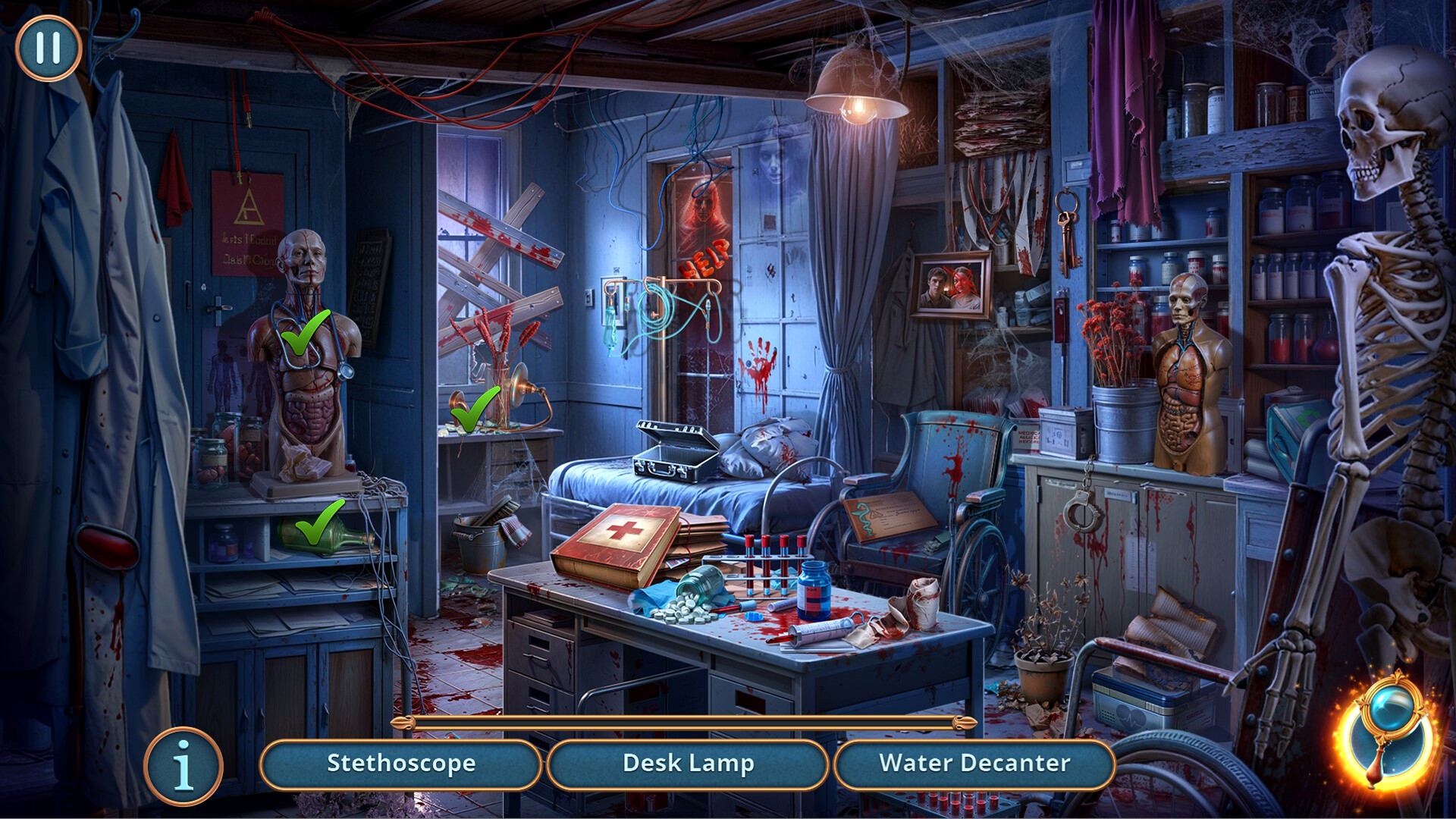
Task: Select the 'Stethoscope' word label
Action: pyautogui.click(x=400, y=764)
